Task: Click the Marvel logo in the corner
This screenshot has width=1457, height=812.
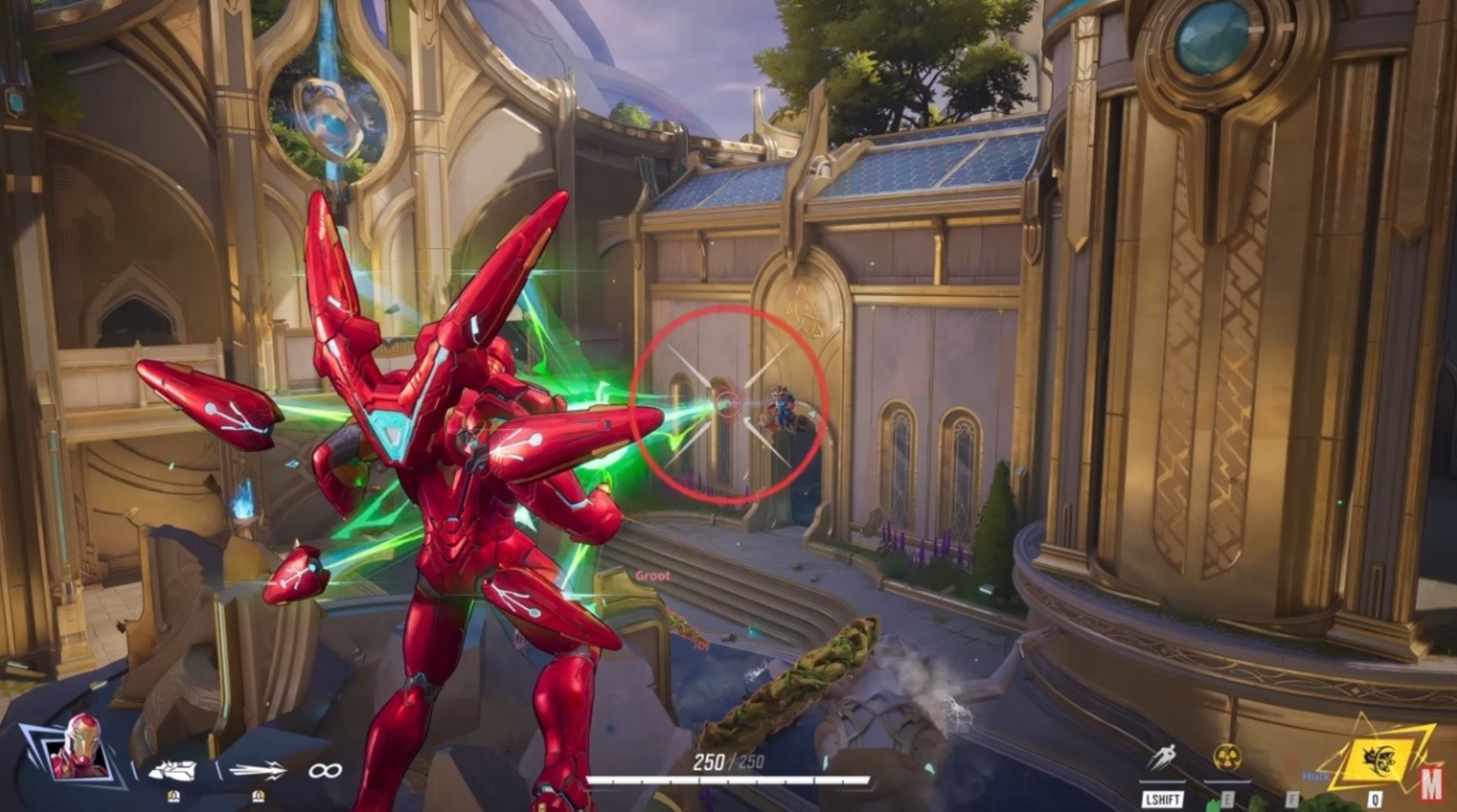Action: [1431, 784]
